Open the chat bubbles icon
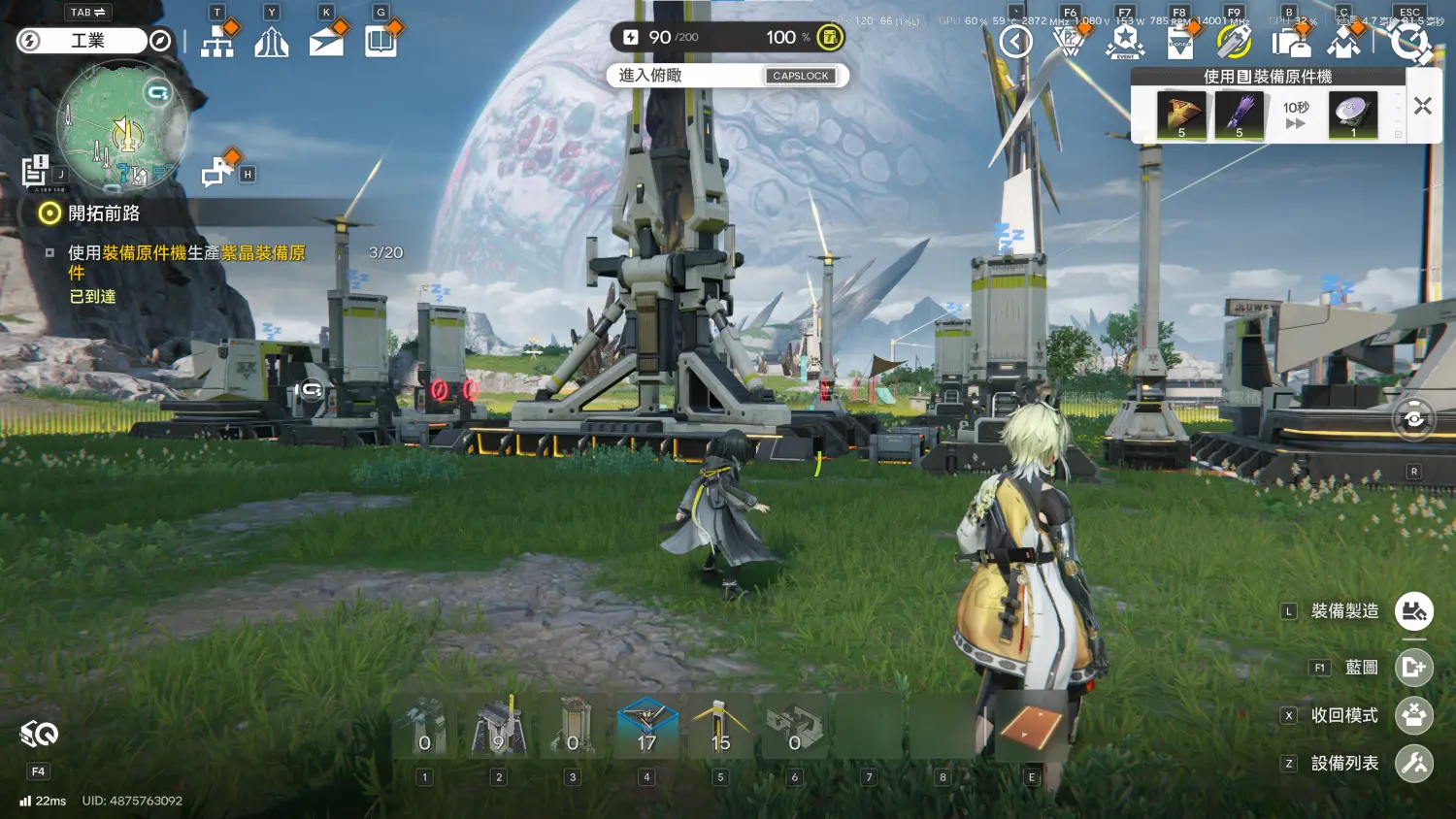 click(x=216, y=173)
